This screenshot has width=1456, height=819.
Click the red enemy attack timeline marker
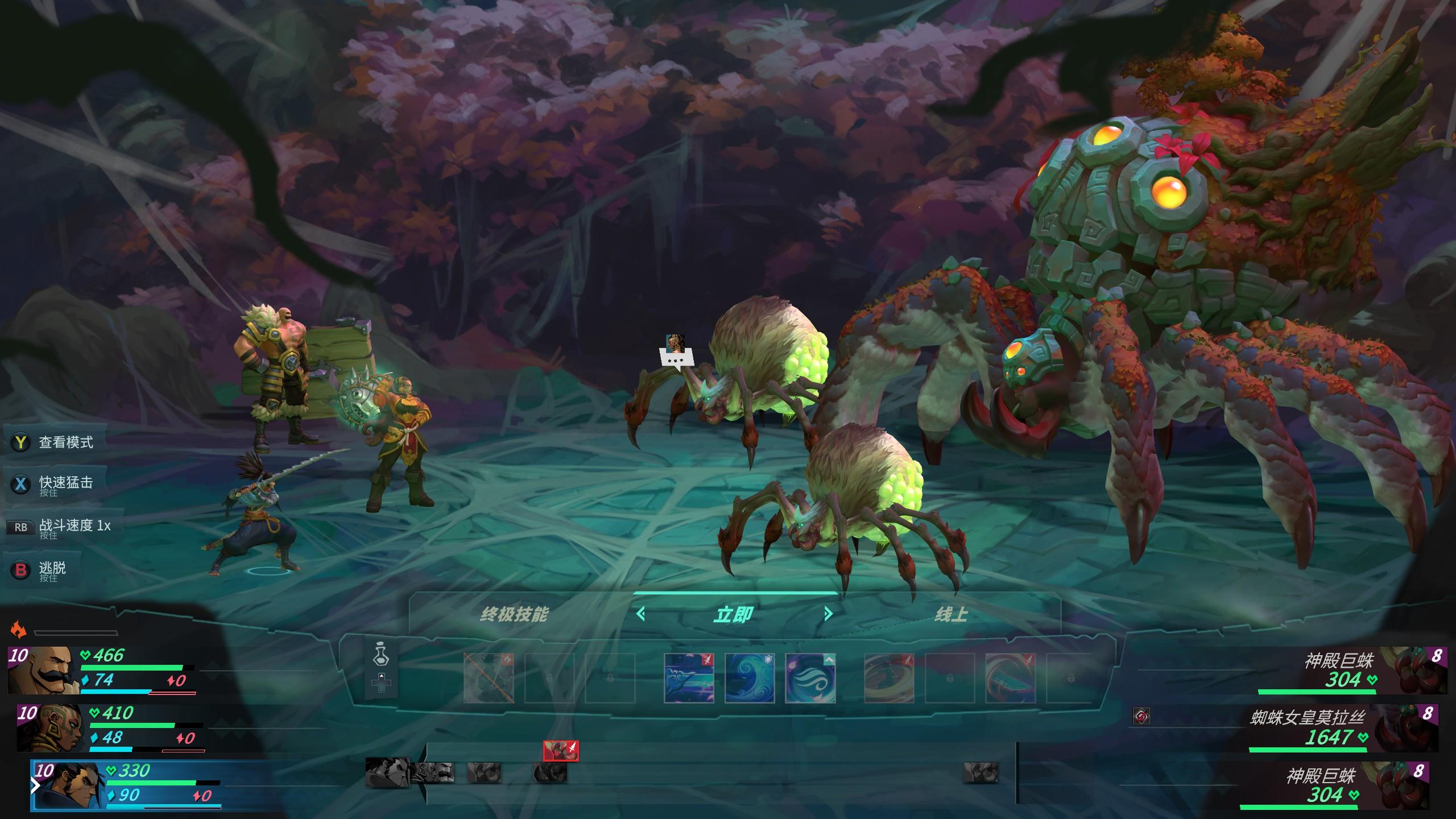pos(561,751)
